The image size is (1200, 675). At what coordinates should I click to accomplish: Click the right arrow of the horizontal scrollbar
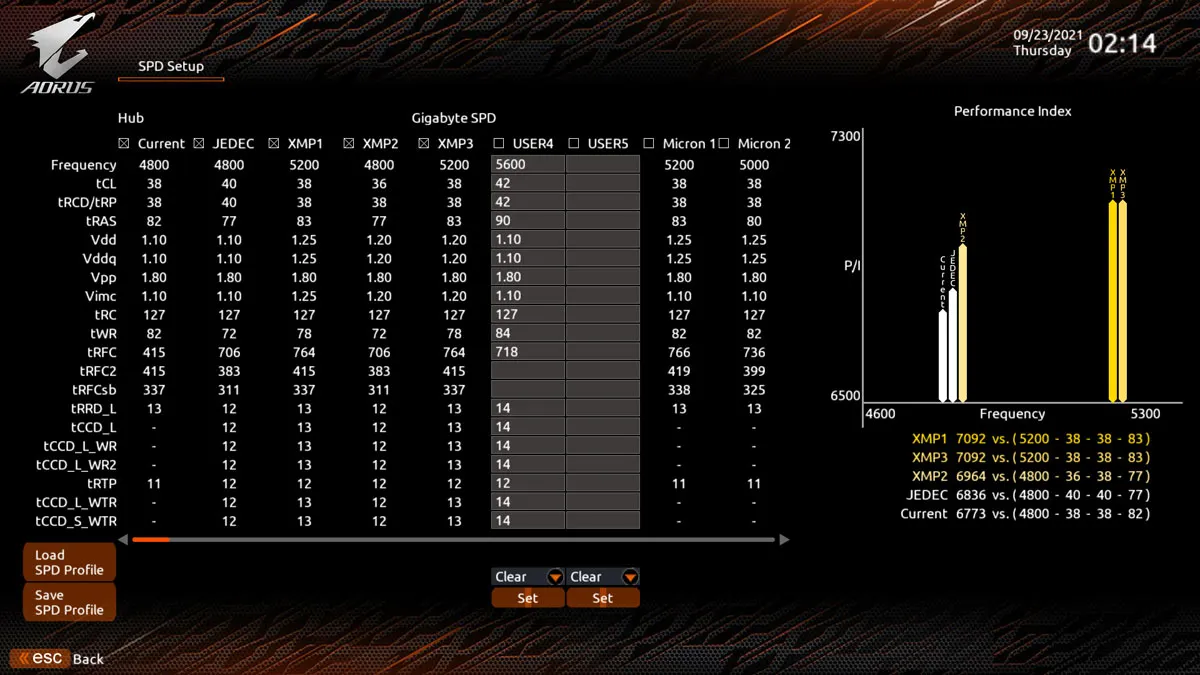785,540
